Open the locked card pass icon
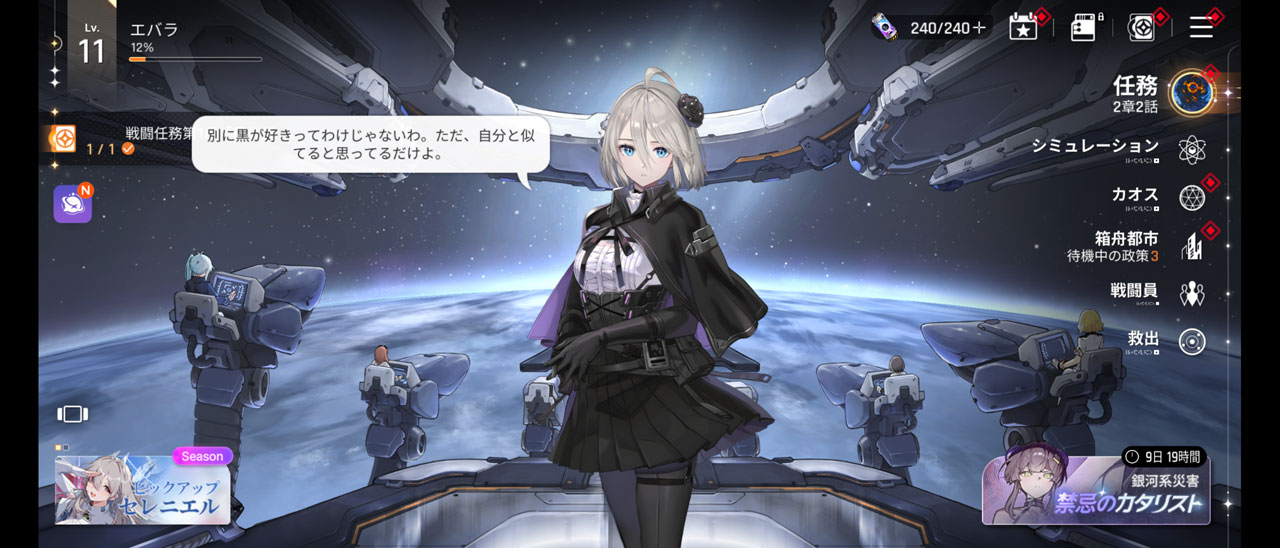This screenshot has width=1280, height=548. point(1083,27)
